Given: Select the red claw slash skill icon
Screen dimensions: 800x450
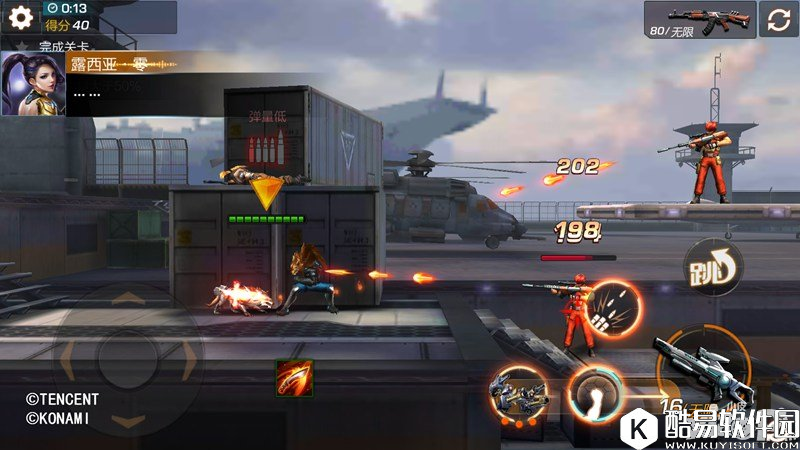Looking at the screenshot, I should [294, 379].
